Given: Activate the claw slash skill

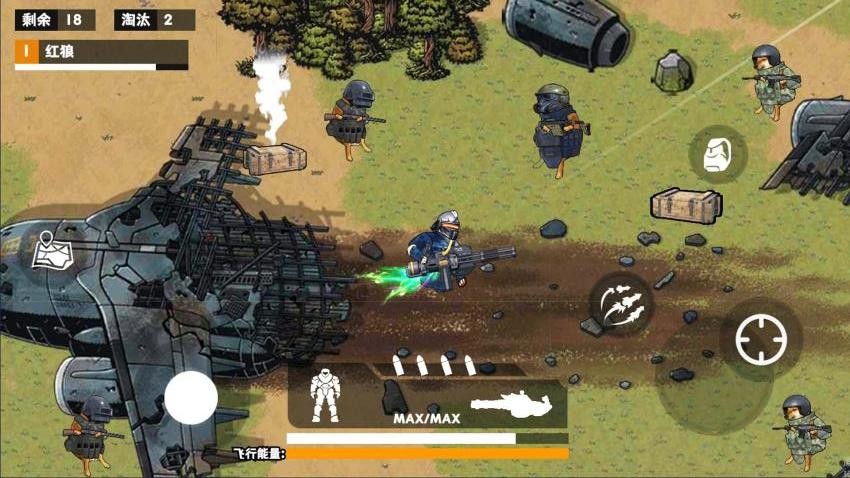Looking at the screenshot, I should pyautogui.click(x=620, y=303).
